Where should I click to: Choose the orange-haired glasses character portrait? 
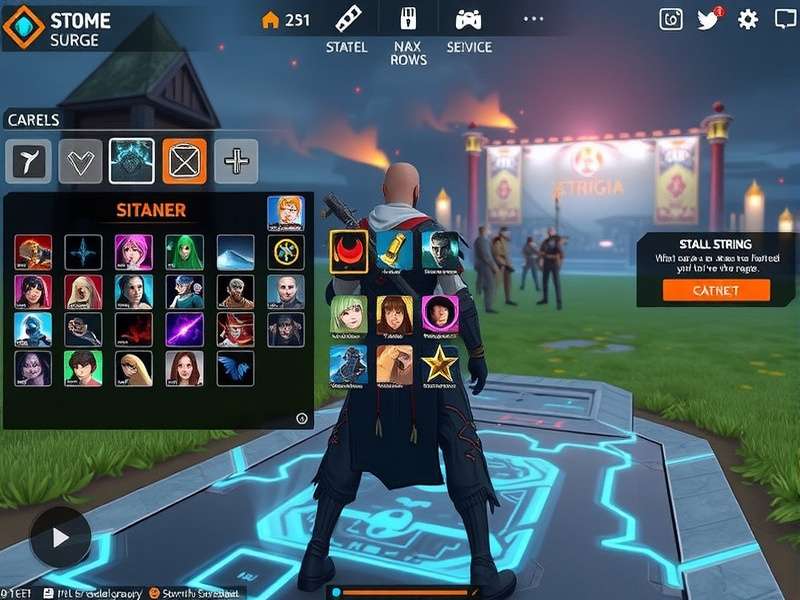coord(285,214)
